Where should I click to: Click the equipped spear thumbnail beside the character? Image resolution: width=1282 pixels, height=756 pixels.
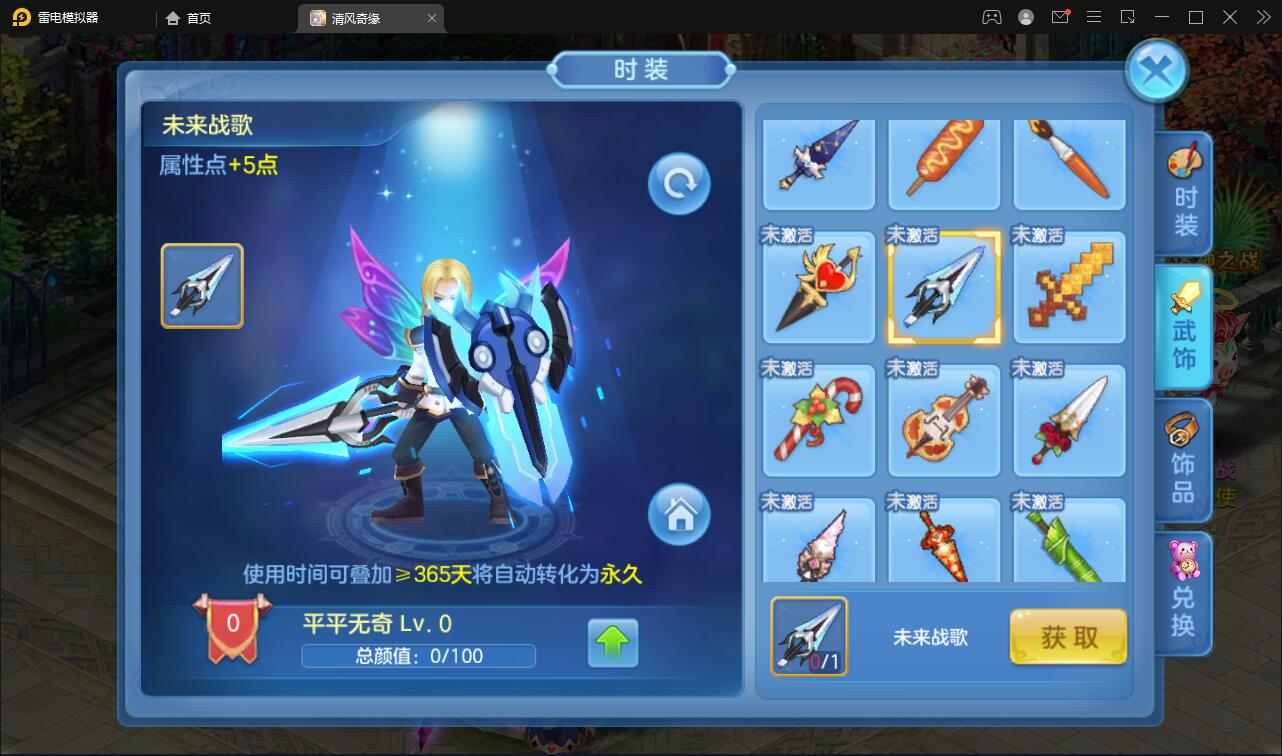tap(202, 285)
